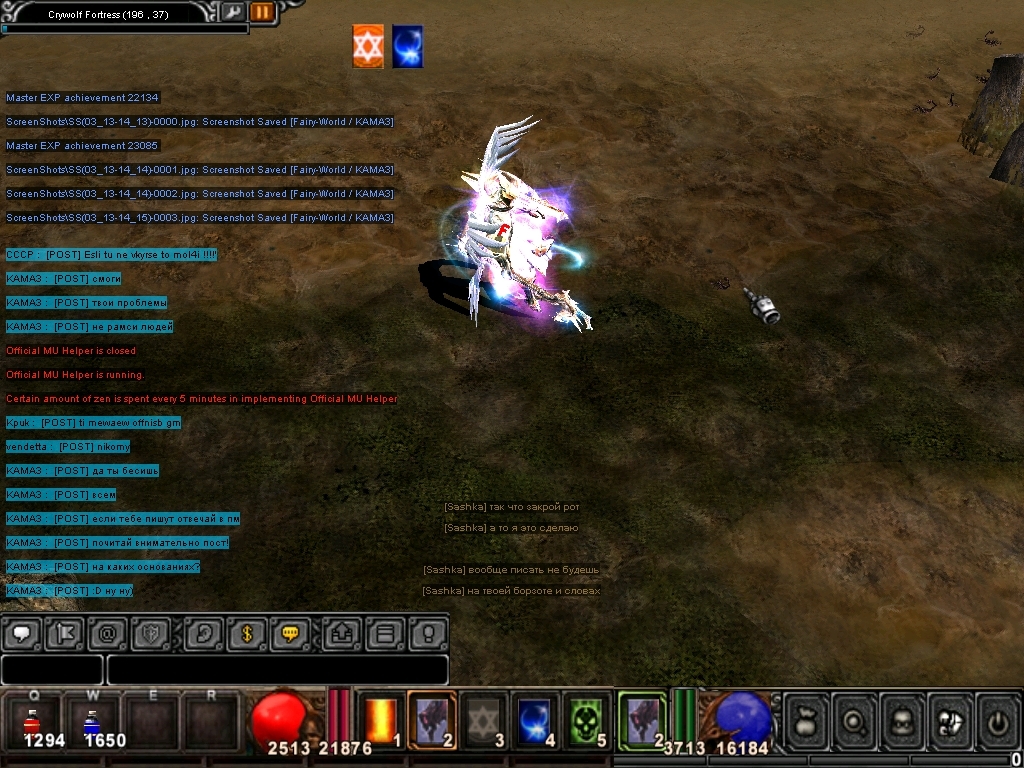Open the character info button with head icon

pos(903,720)
